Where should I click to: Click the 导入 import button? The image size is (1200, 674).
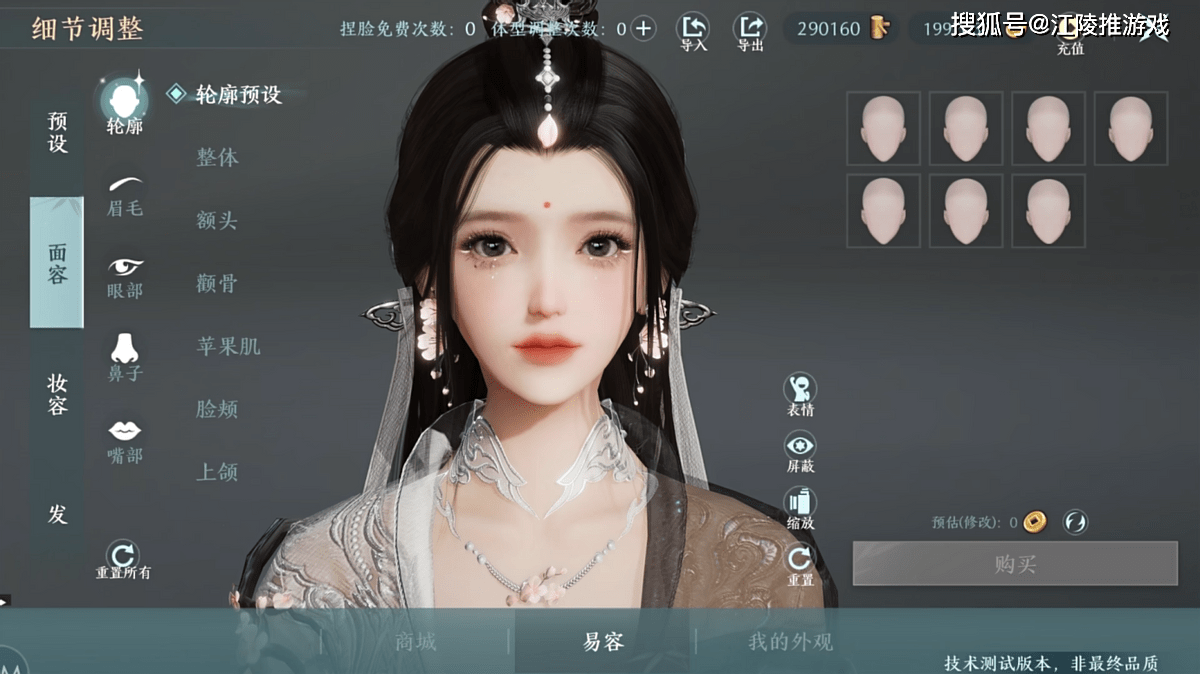(x=692, y=31)
